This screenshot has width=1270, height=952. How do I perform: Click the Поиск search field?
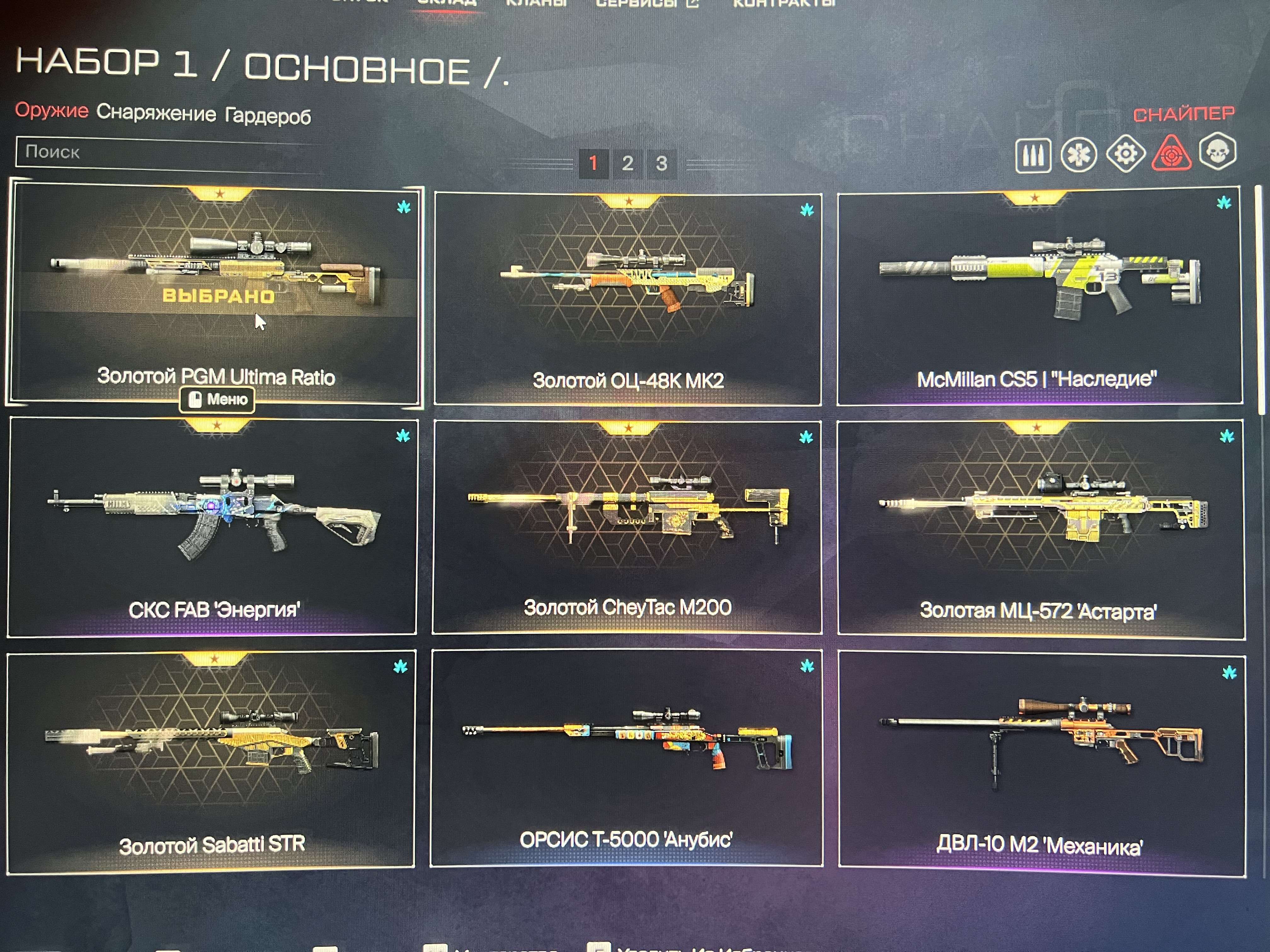tap(167, 154)
